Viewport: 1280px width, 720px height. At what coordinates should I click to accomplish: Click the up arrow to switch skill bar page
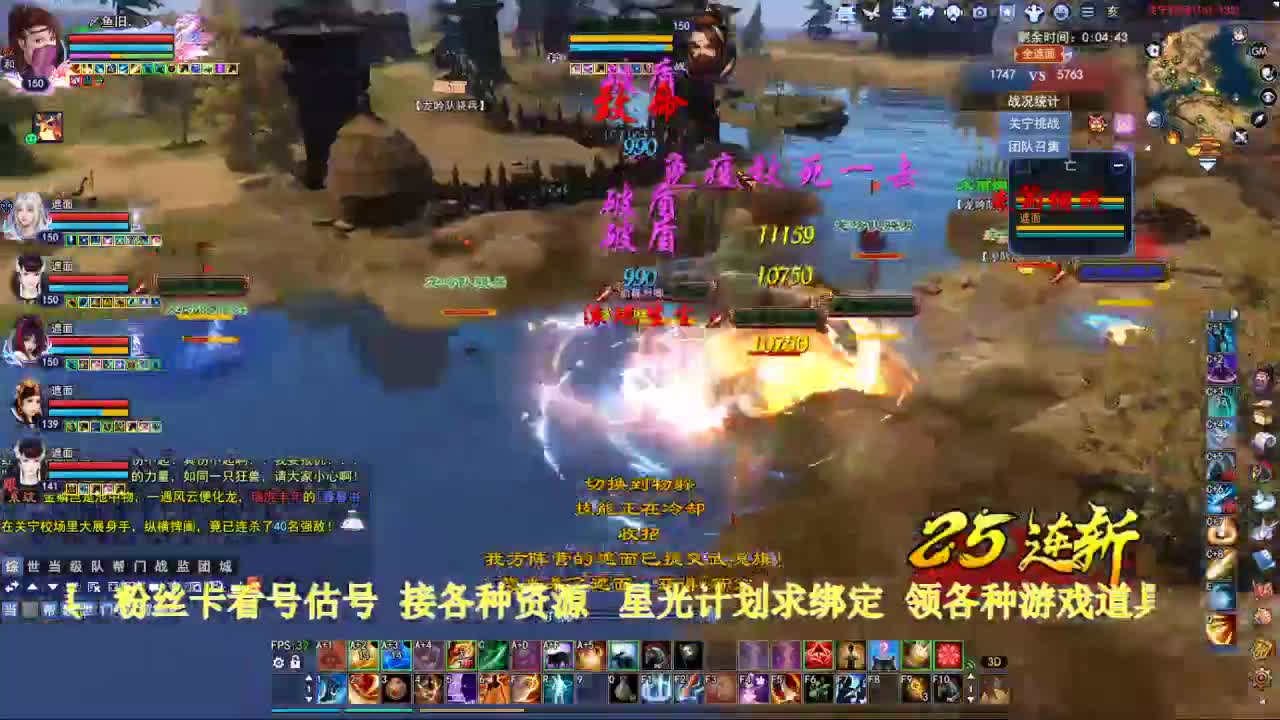pos(308,677)
